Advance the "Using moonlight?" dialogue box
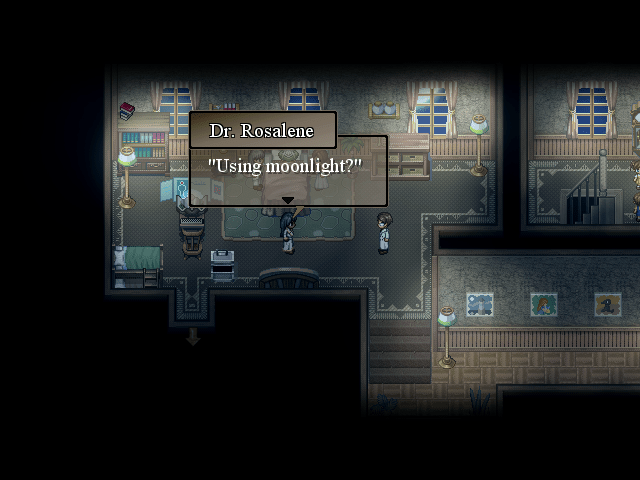The height and width of the screenshot is (480, 640). point(288,170)
